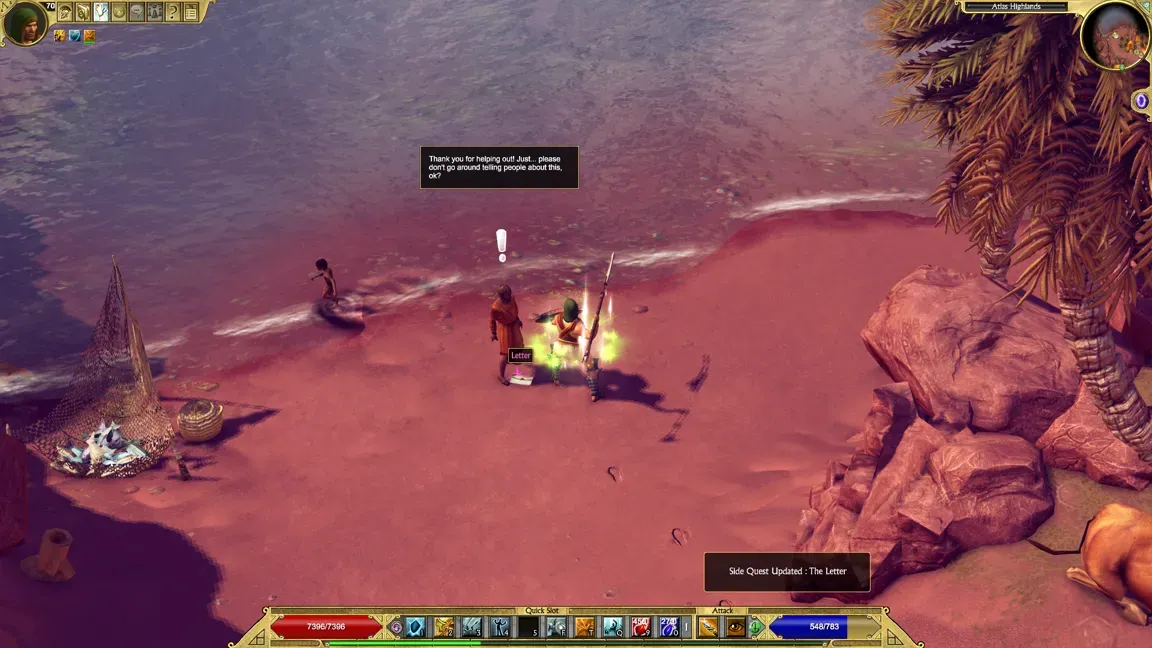Screen dimensions: 1152x648
Task: Click the purple swirl button beside health bar
Action: [x=396, y=627]
